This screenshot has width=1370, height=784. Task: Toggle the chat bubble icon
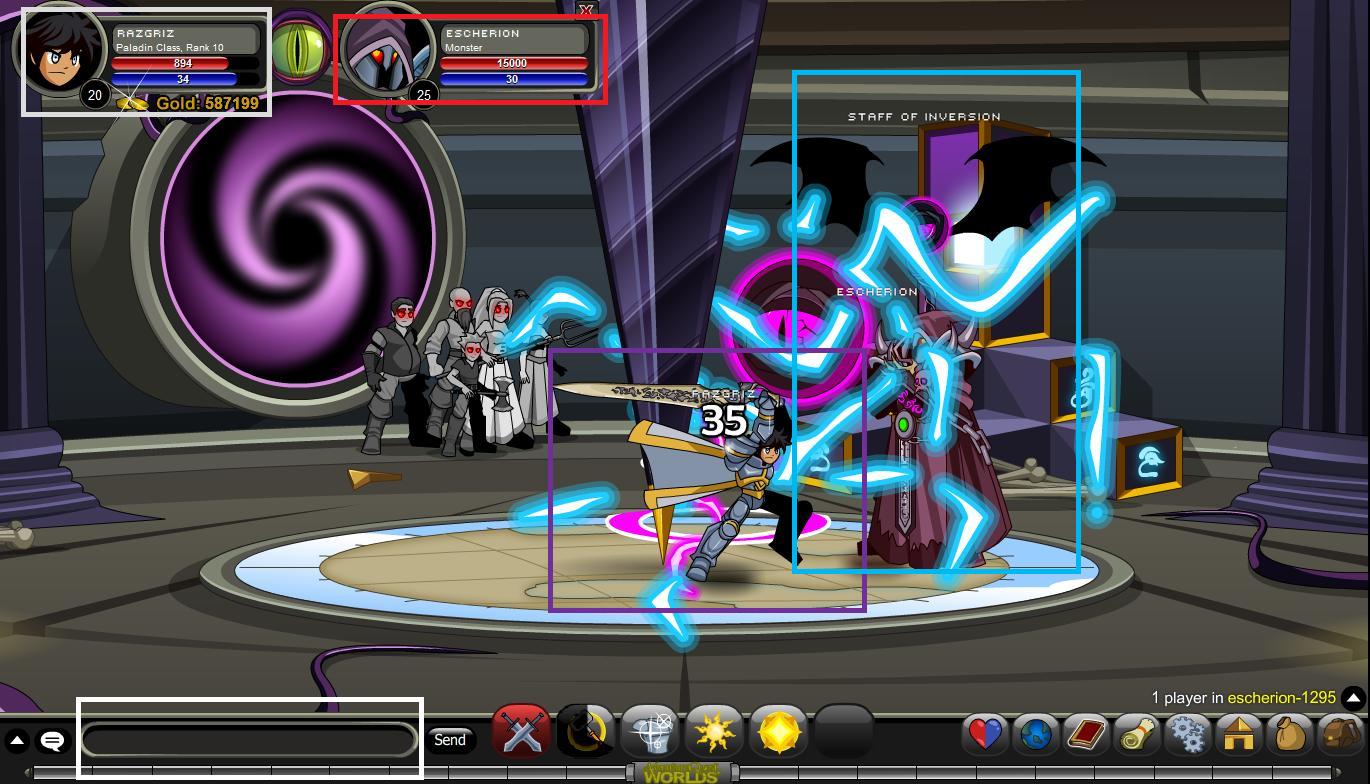[51, 740]
